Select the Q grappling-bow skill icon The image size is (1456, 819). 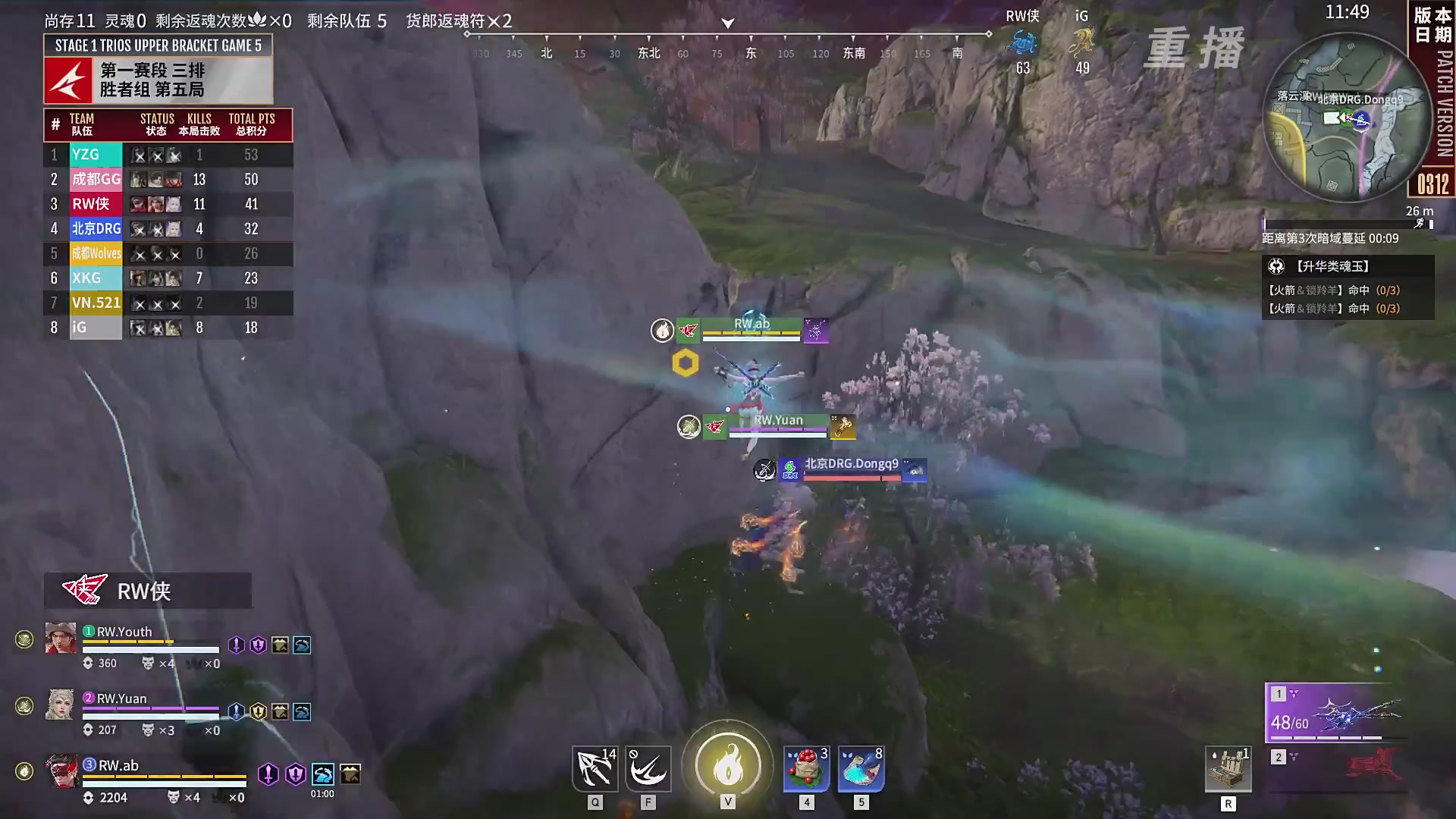point(595,769)
